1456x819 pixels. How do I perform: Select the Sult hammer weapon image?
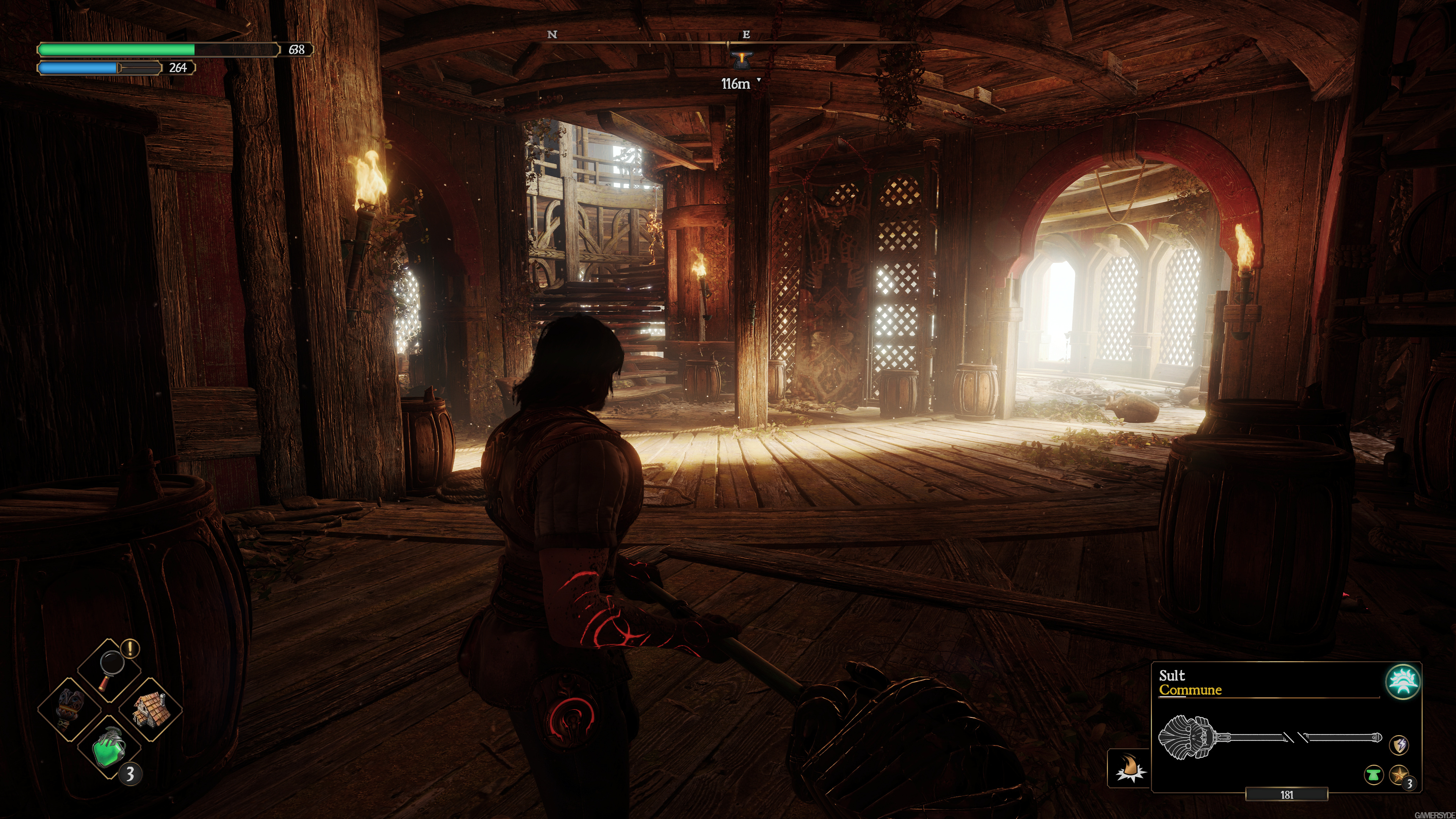(x=1269, y=738)
